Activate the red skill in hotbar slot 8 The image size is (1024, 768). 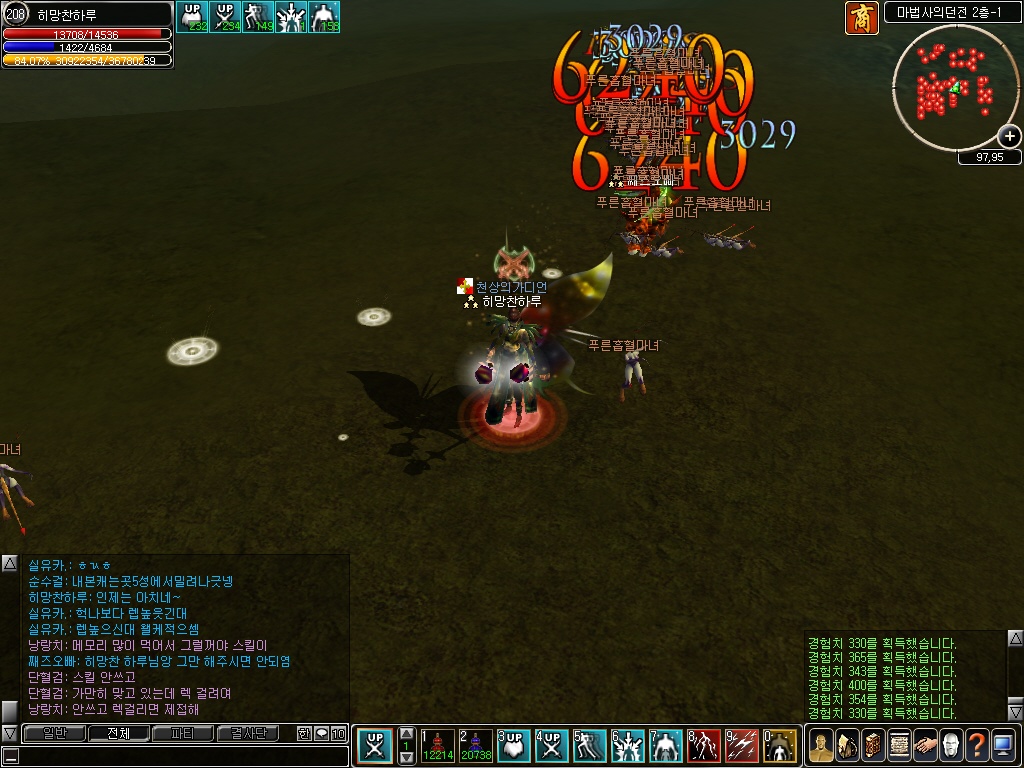704,745
